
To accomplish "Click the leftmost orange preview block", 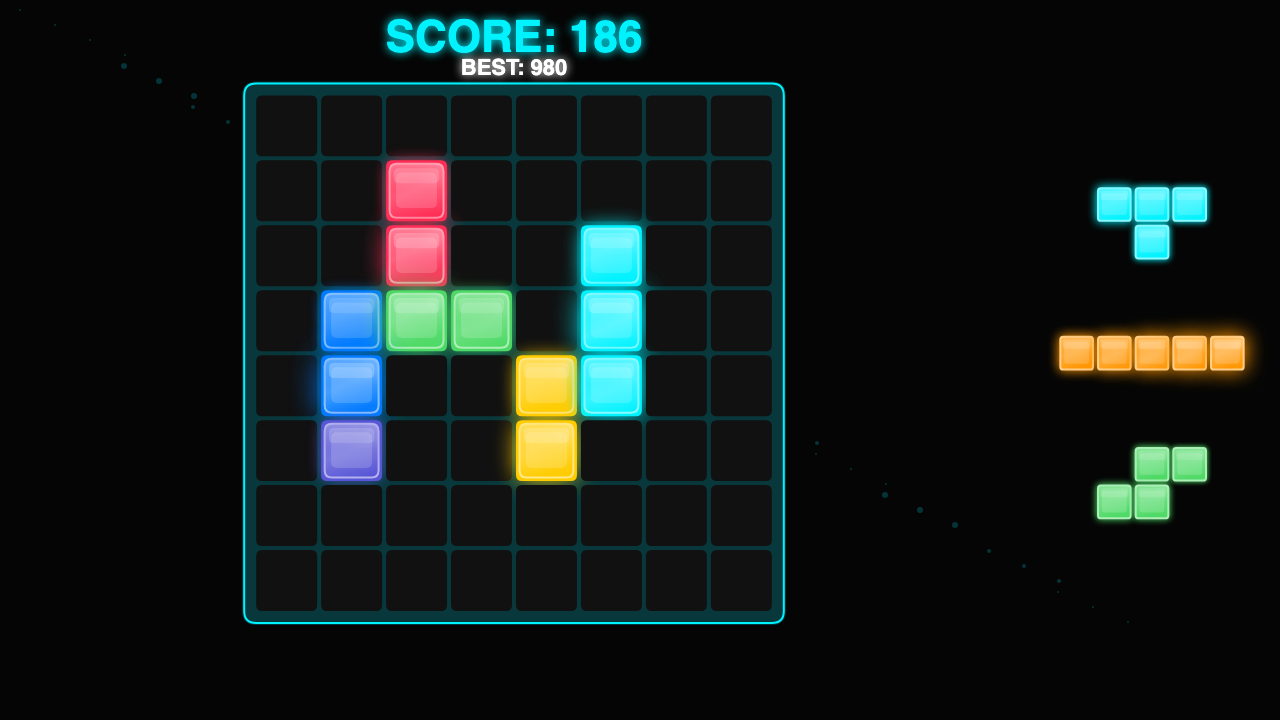I will (1078, 353).
